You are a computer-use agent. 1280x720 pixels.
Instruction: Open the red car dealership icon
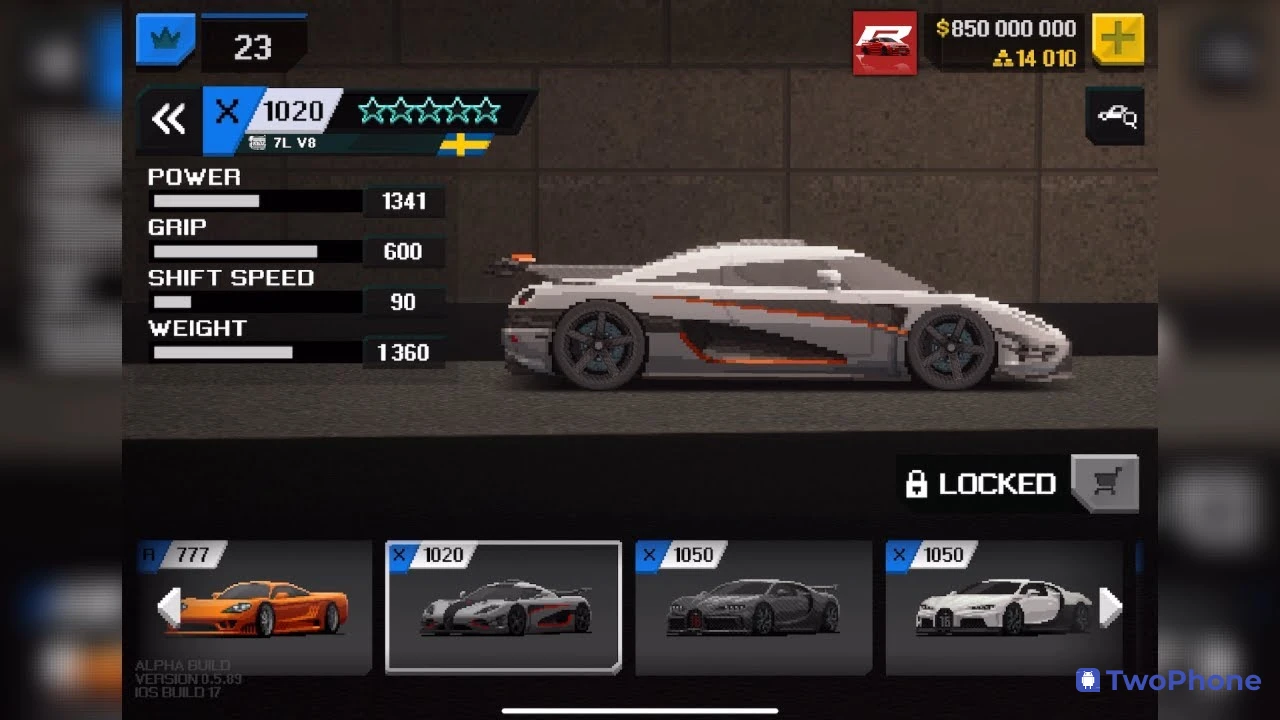pyautogui.click(x=884, y=43)
